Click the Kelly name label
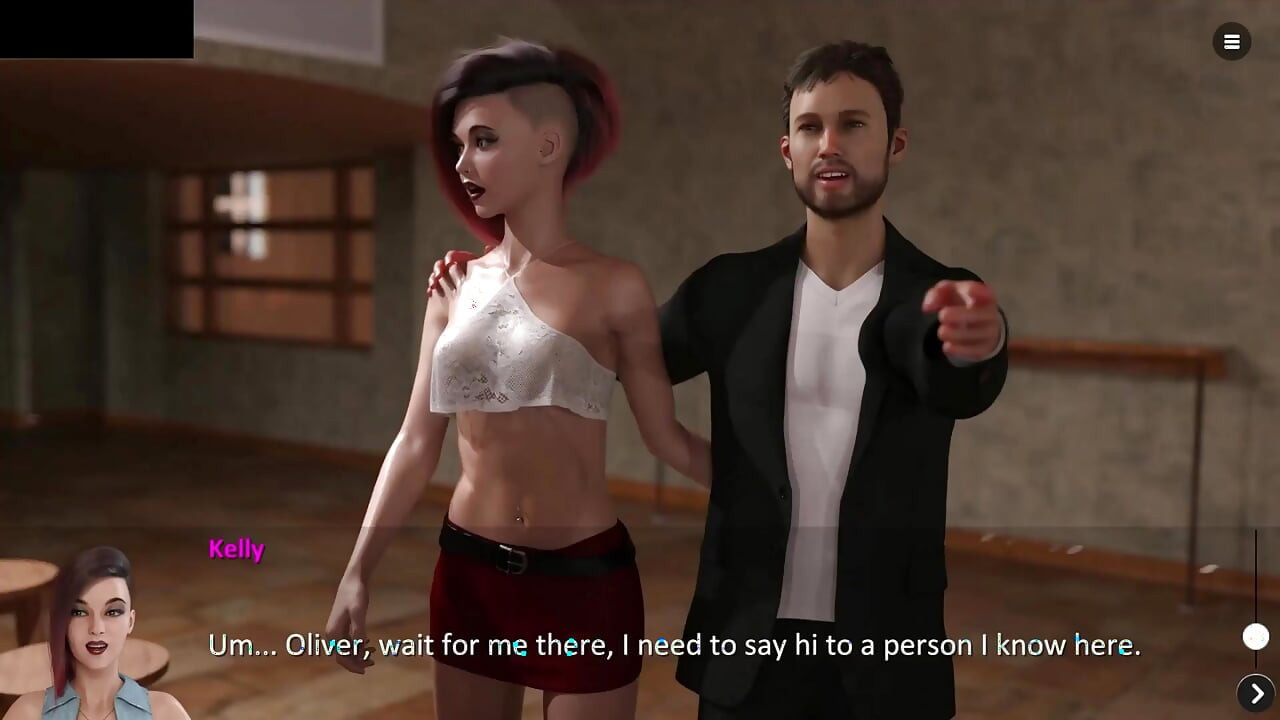Image resolution: width=1280 pixels, height=720 pixels. pyautogui.click(x=236, y=549)
